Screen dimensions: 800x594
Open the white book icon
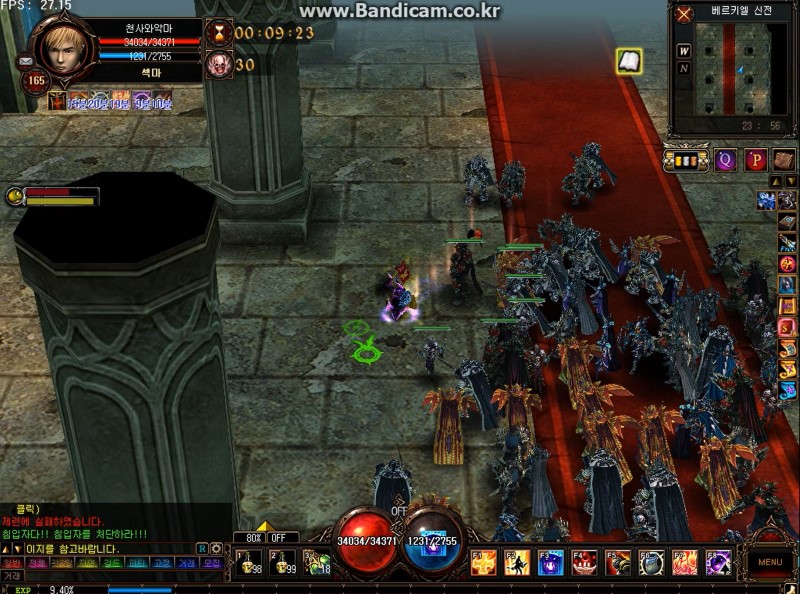(629, 61)
